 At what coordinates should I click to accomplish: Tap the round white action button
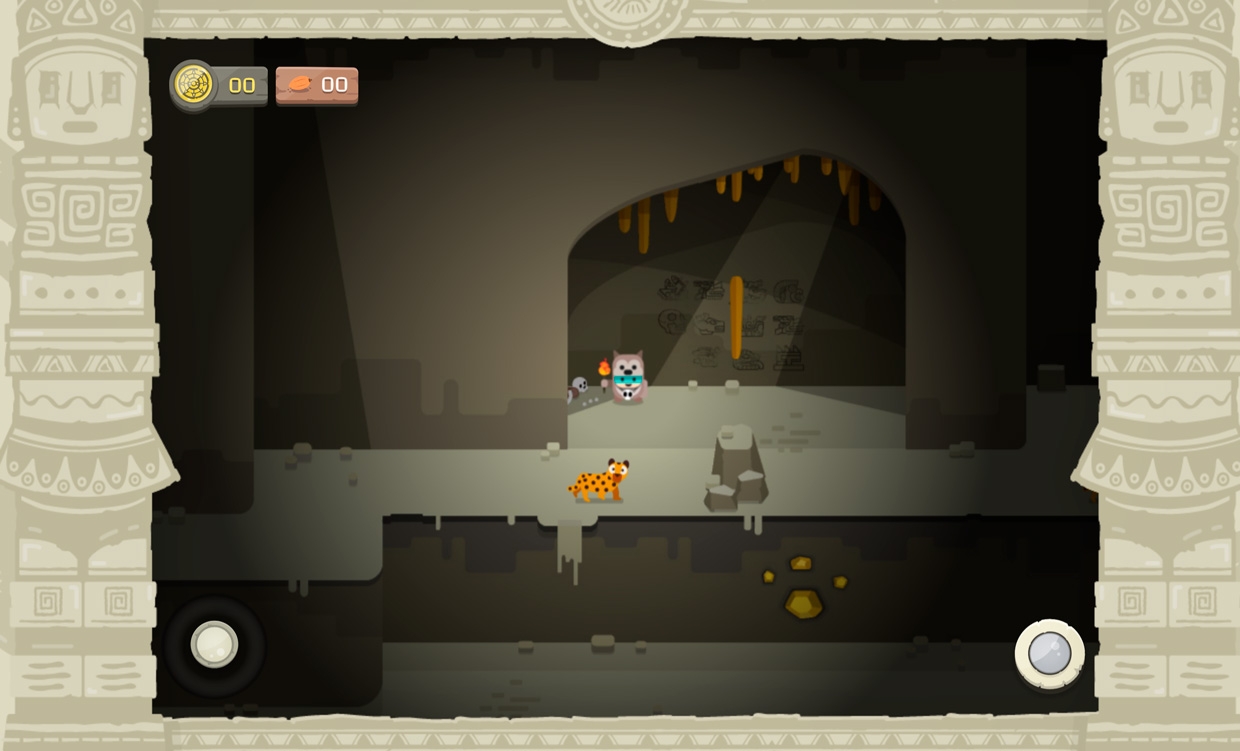pos(1049,654)
